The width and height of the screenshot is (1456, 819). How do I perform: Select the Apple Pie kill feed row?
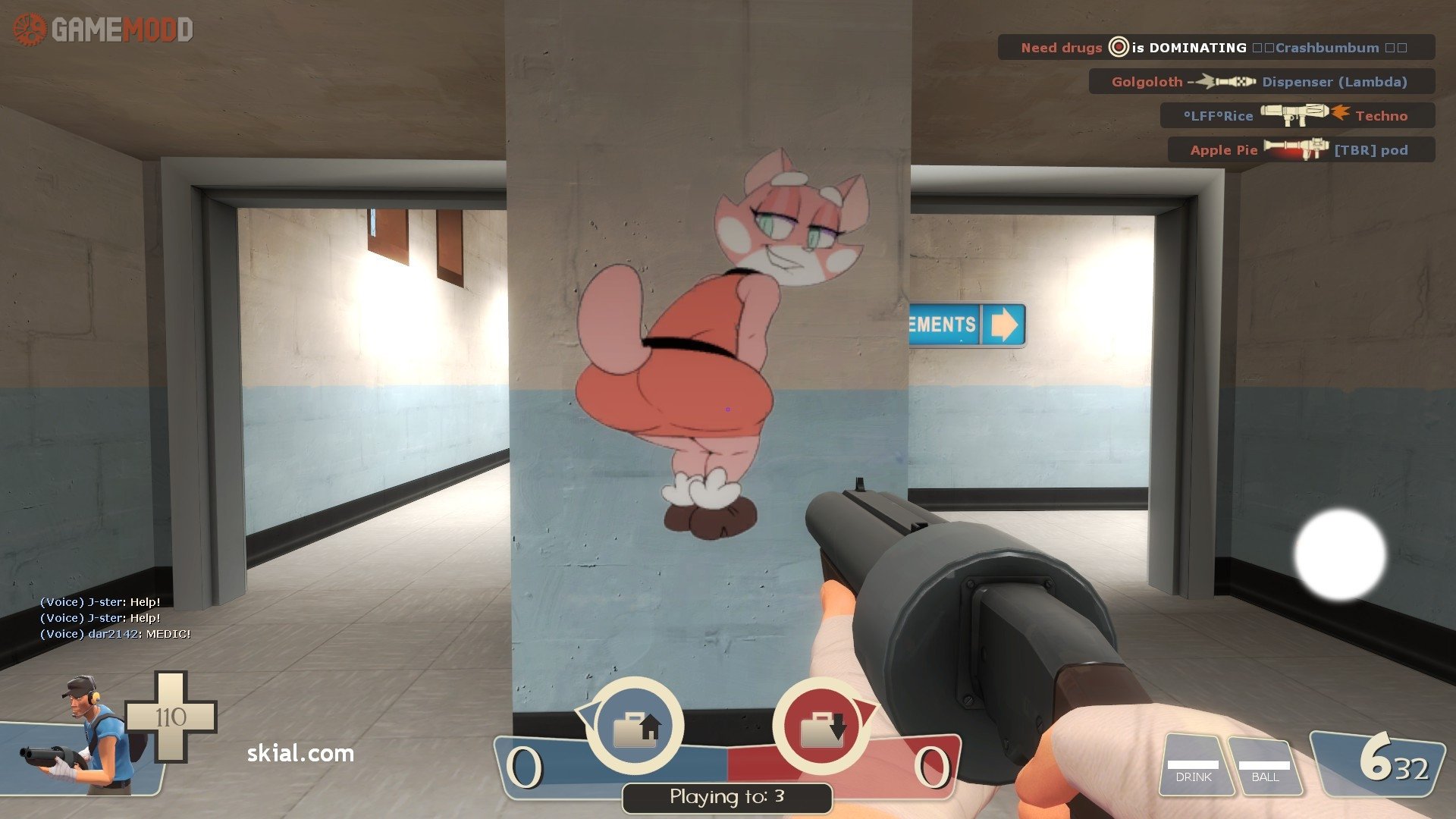(x=1301, y=149)
